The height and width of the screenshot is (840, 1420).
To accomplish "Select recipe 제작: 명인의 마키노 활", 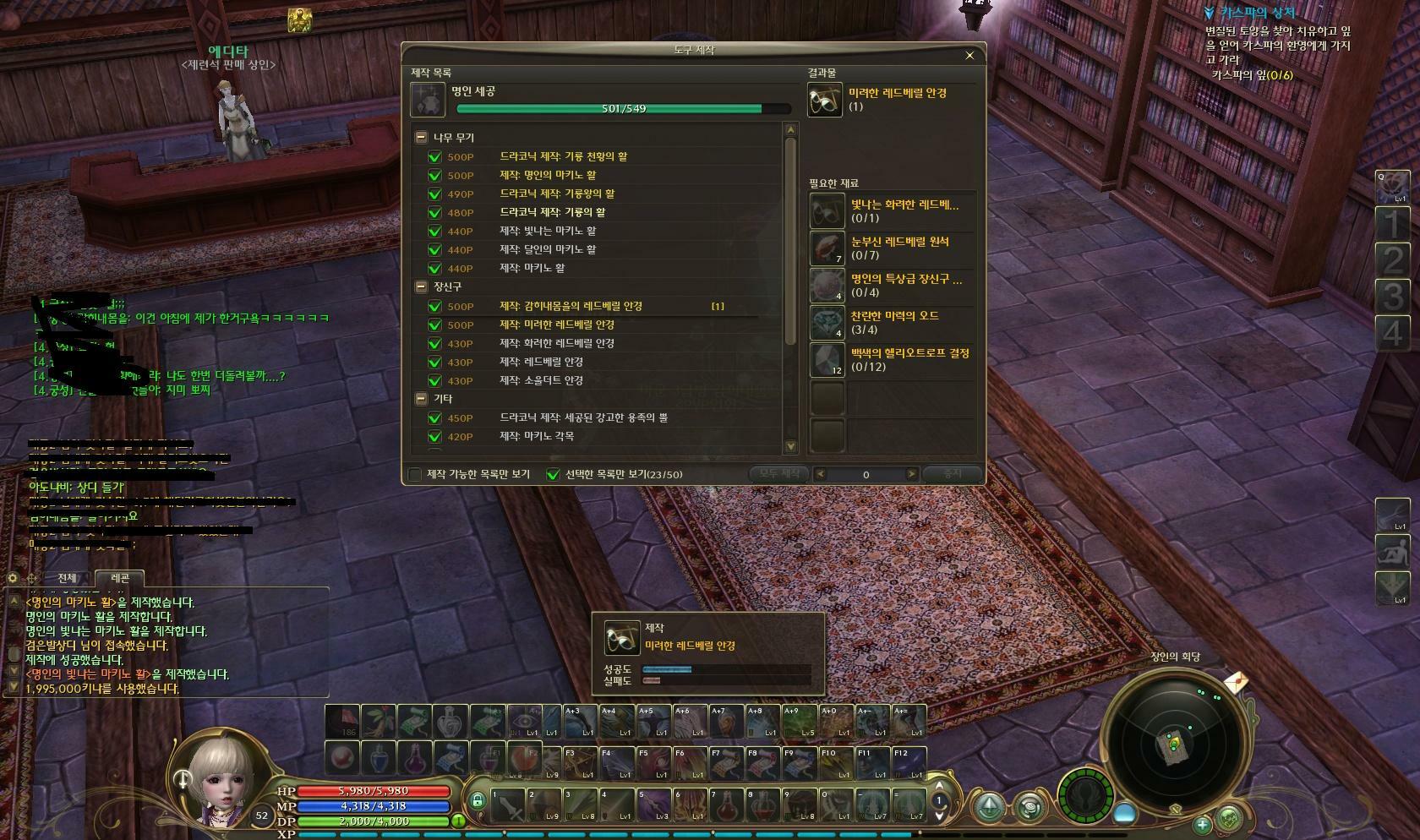I will point(547,175).
